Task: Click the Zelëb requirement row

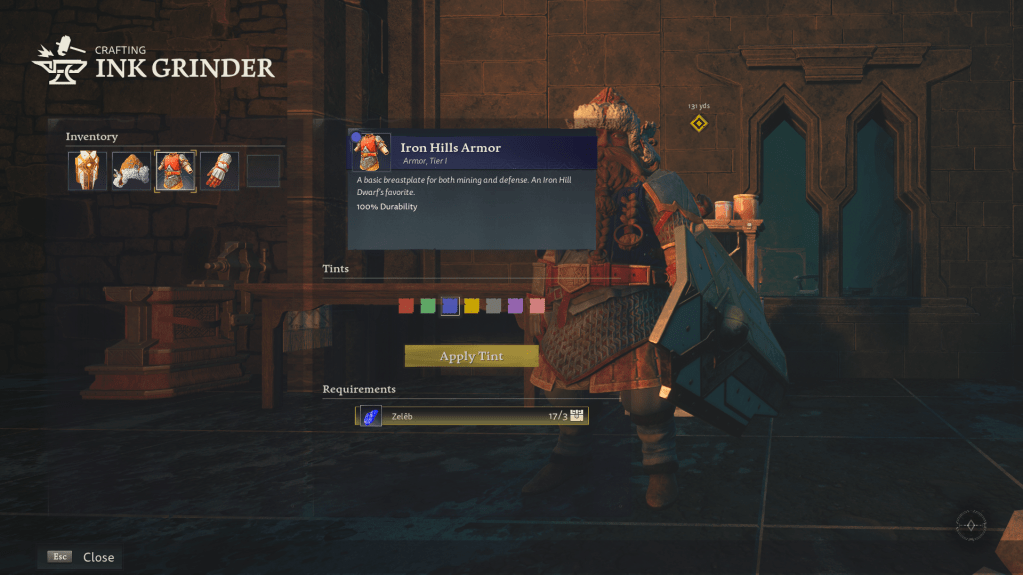Action: (x=472, y=416)
